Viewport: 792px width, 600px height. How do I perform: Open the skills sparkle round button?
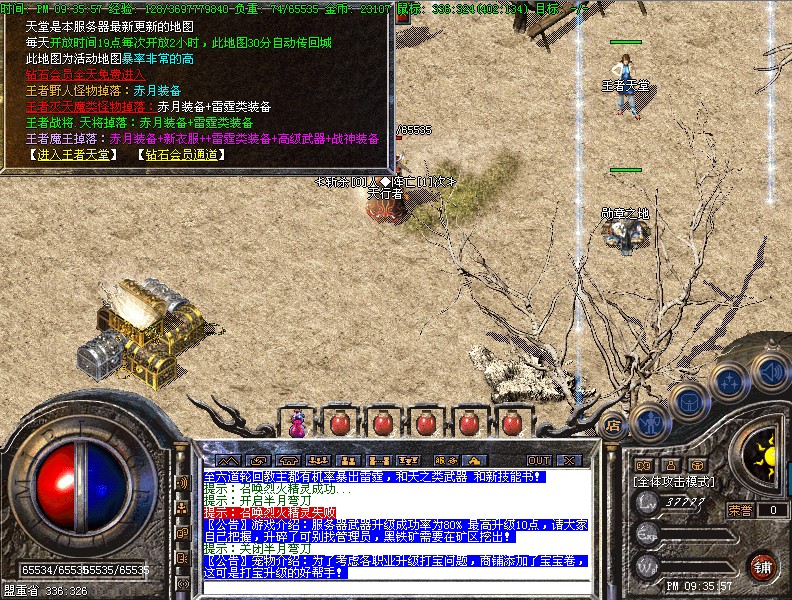tap(728, 380)
